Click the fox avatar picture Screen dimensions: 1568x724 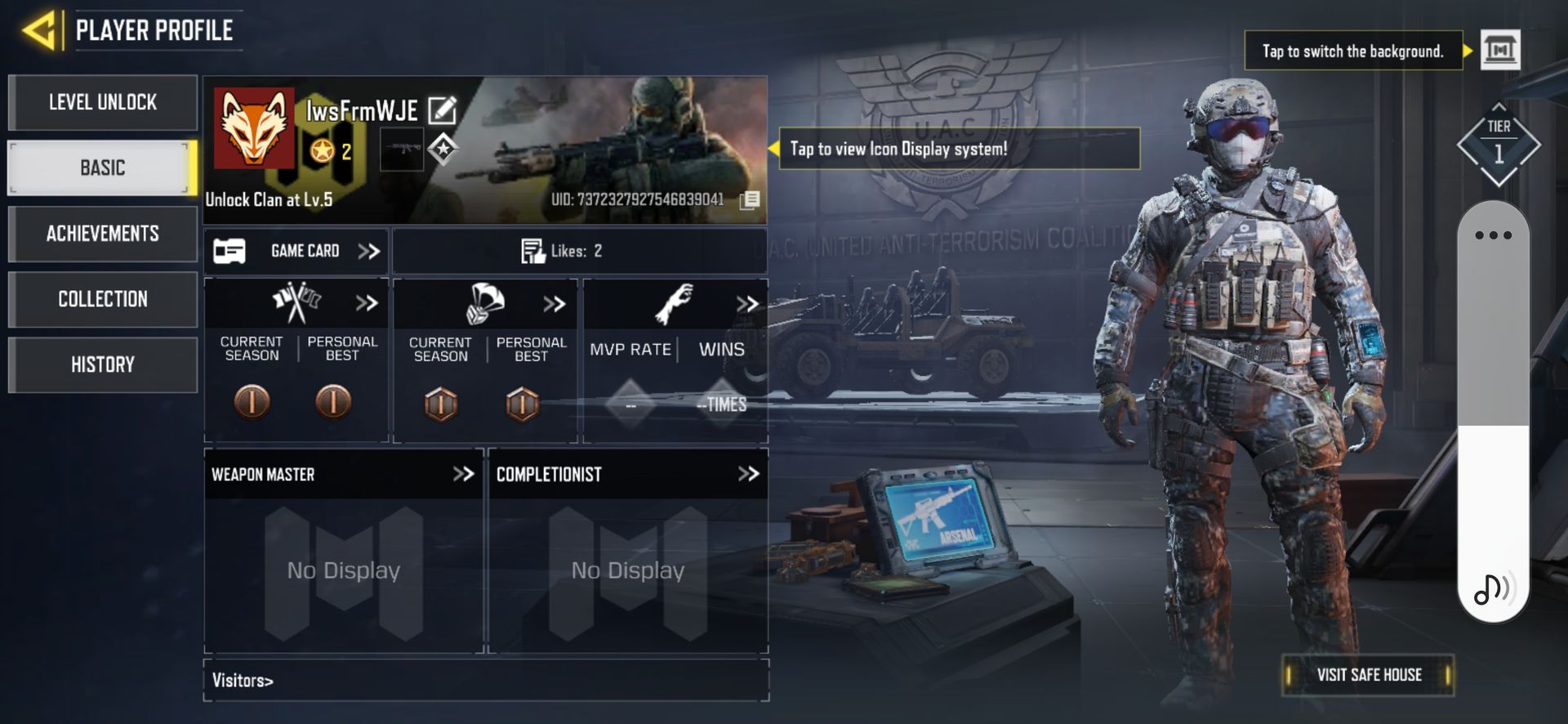pos(254,127)
